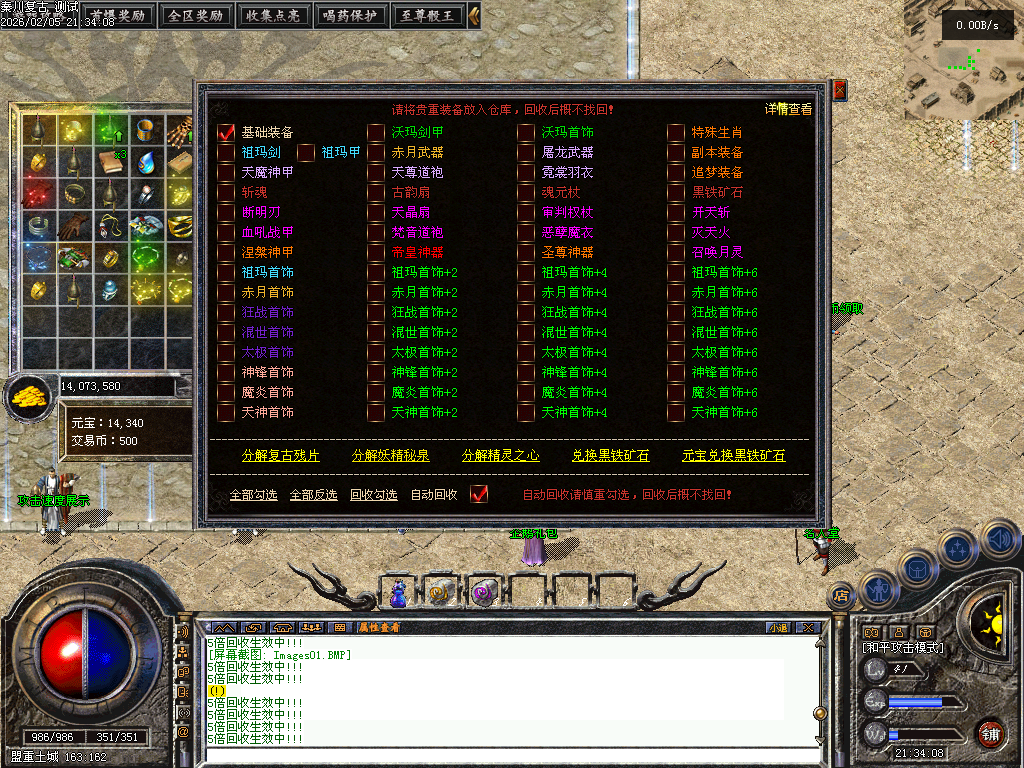1024x768 pixels.
Task: Open the 全区奖励 top menu button
Action: 195,15
